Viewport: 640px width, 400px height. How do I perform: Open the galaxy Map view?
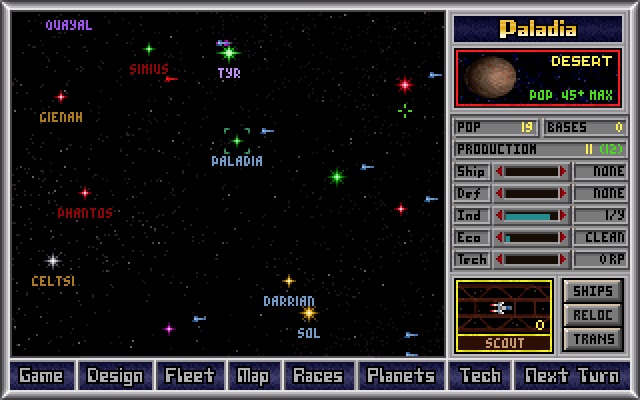(x=253, y=376)
